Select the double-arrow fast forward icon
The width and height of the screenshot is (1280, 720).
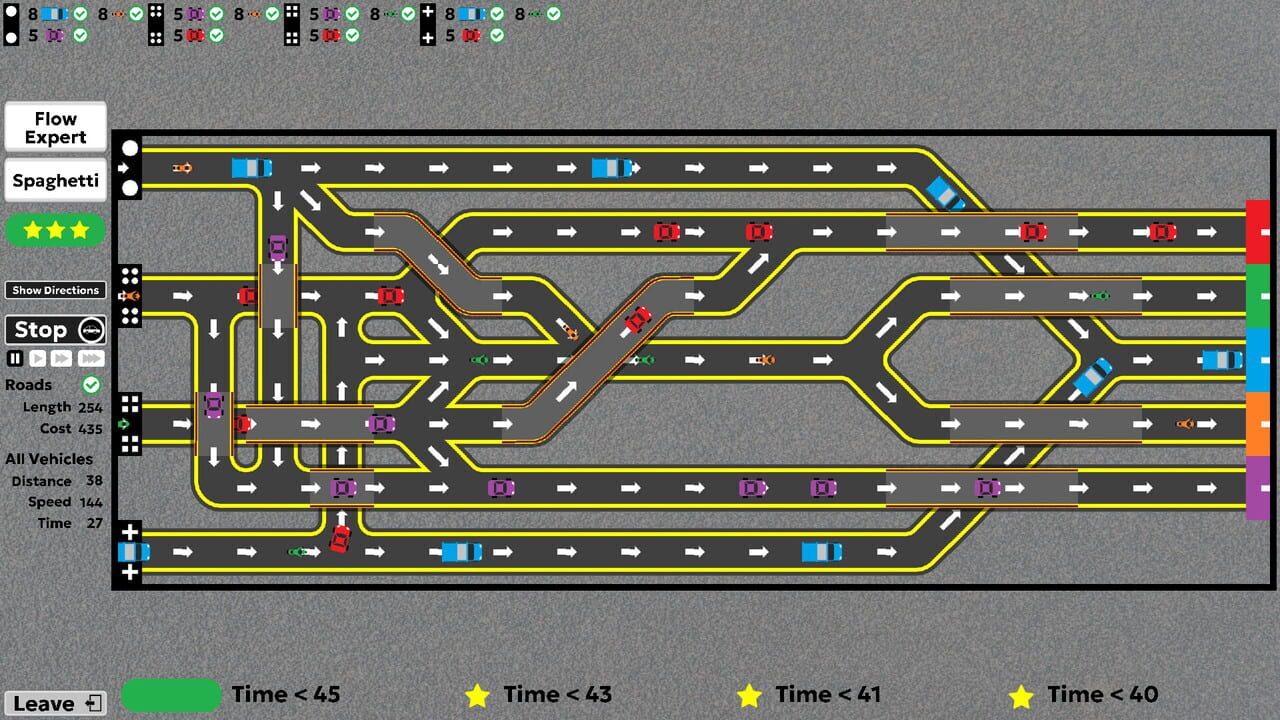[x=61, y=358]
